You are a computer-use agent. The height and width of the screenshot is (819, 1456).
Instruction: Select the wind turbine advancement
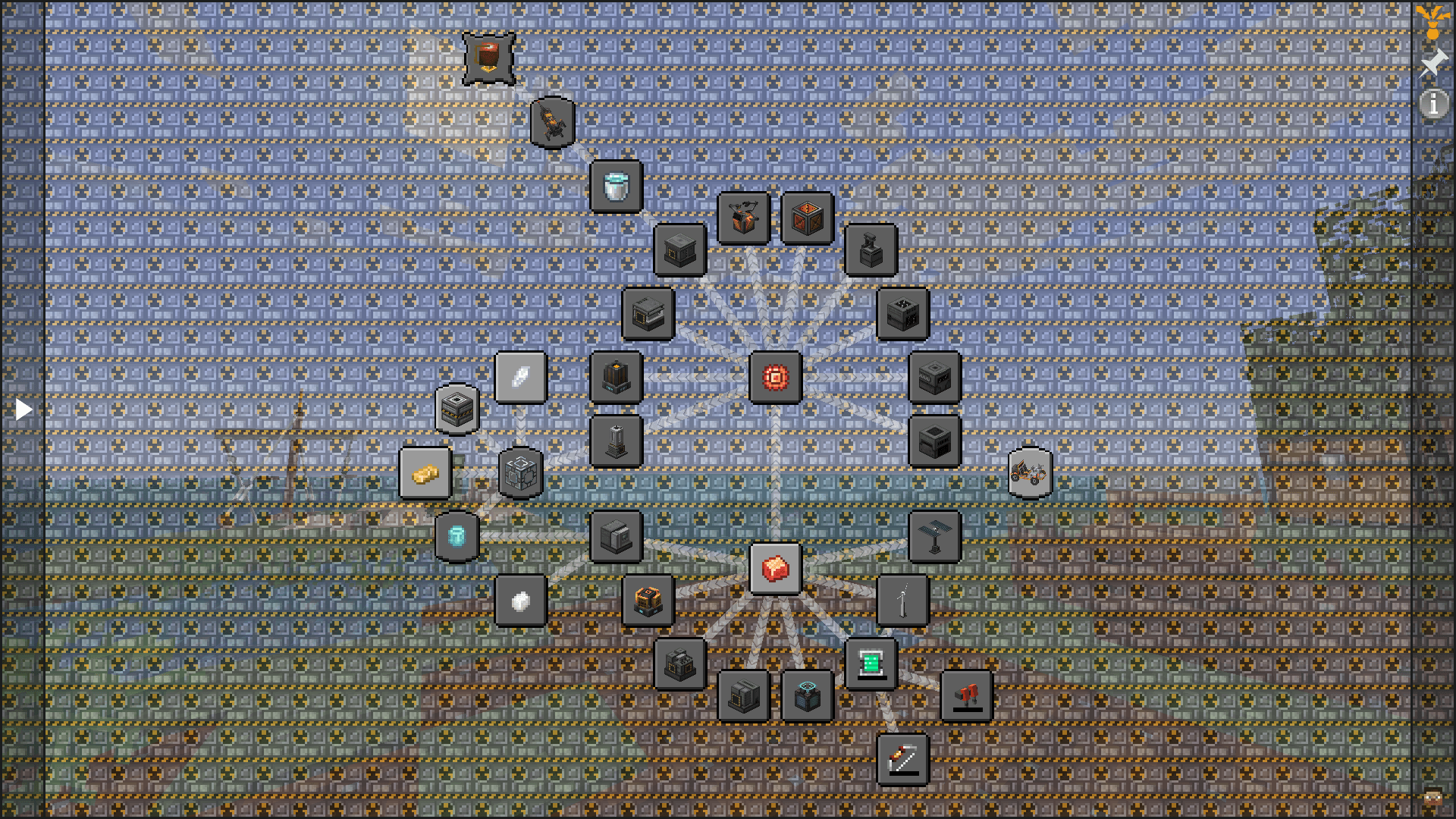click(x=903, y=598)
